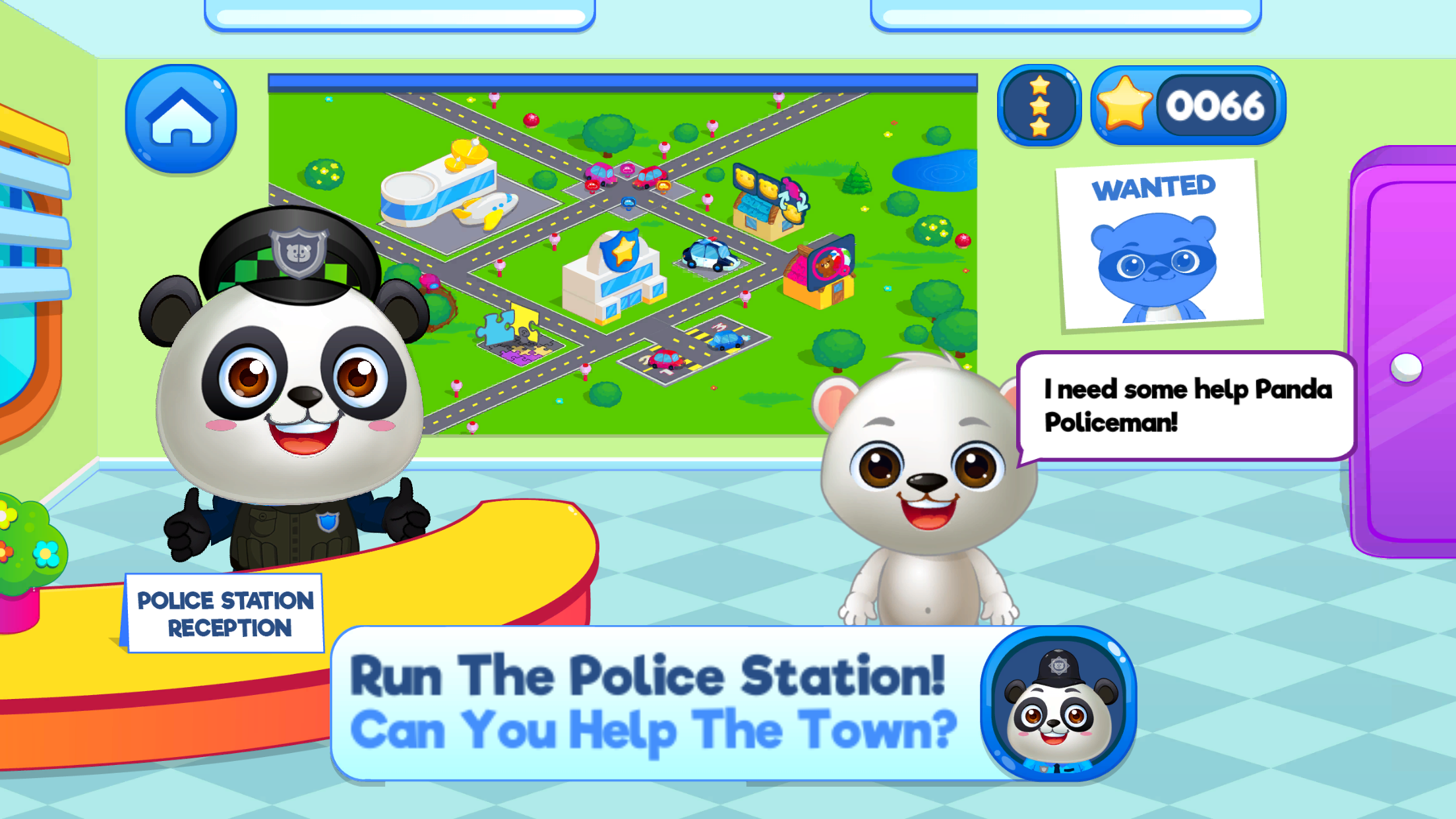
Task: Expand the top-right blue notification bar
Action: [1095, 10]
